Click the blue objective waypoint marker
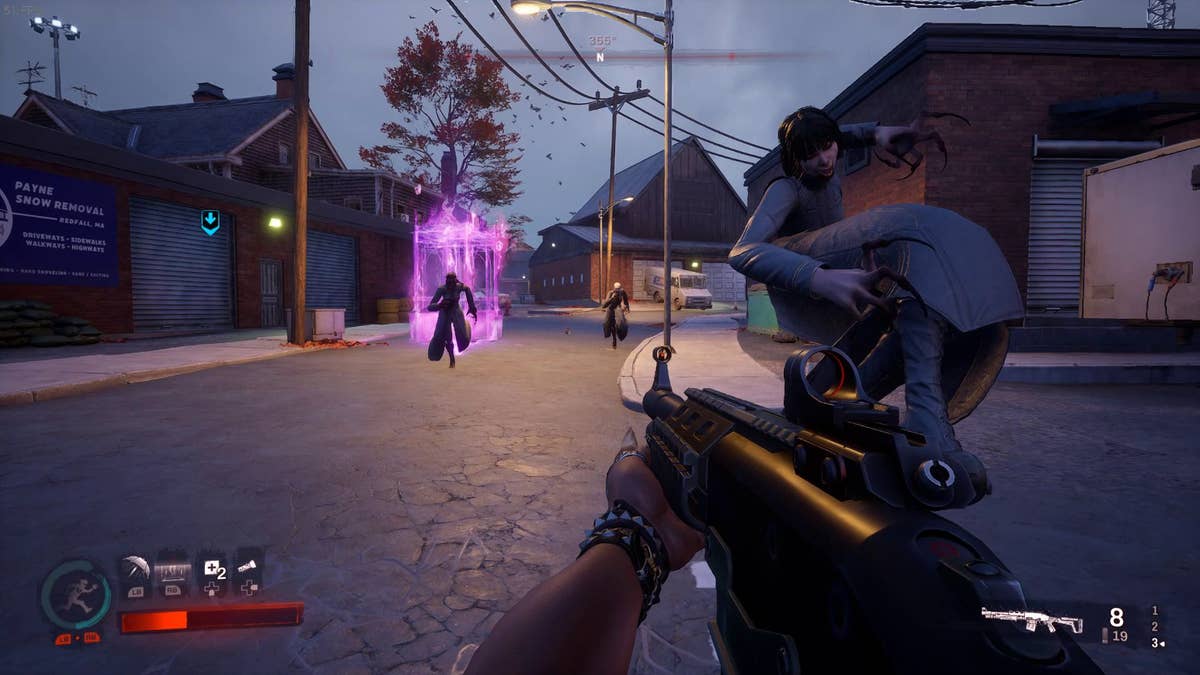Viewport: 1200px width, 675px height. (210, 222)
